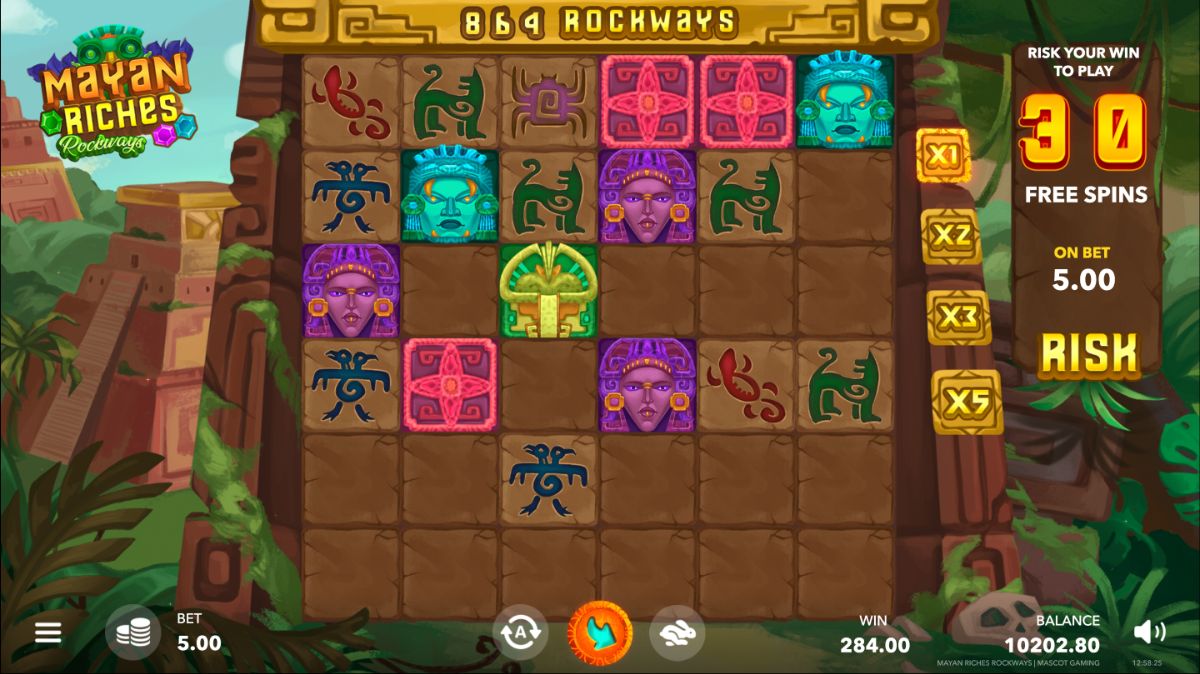Open the hamburger menu
The width and height of the screenshot is (1200, 674).
[48, 632]
